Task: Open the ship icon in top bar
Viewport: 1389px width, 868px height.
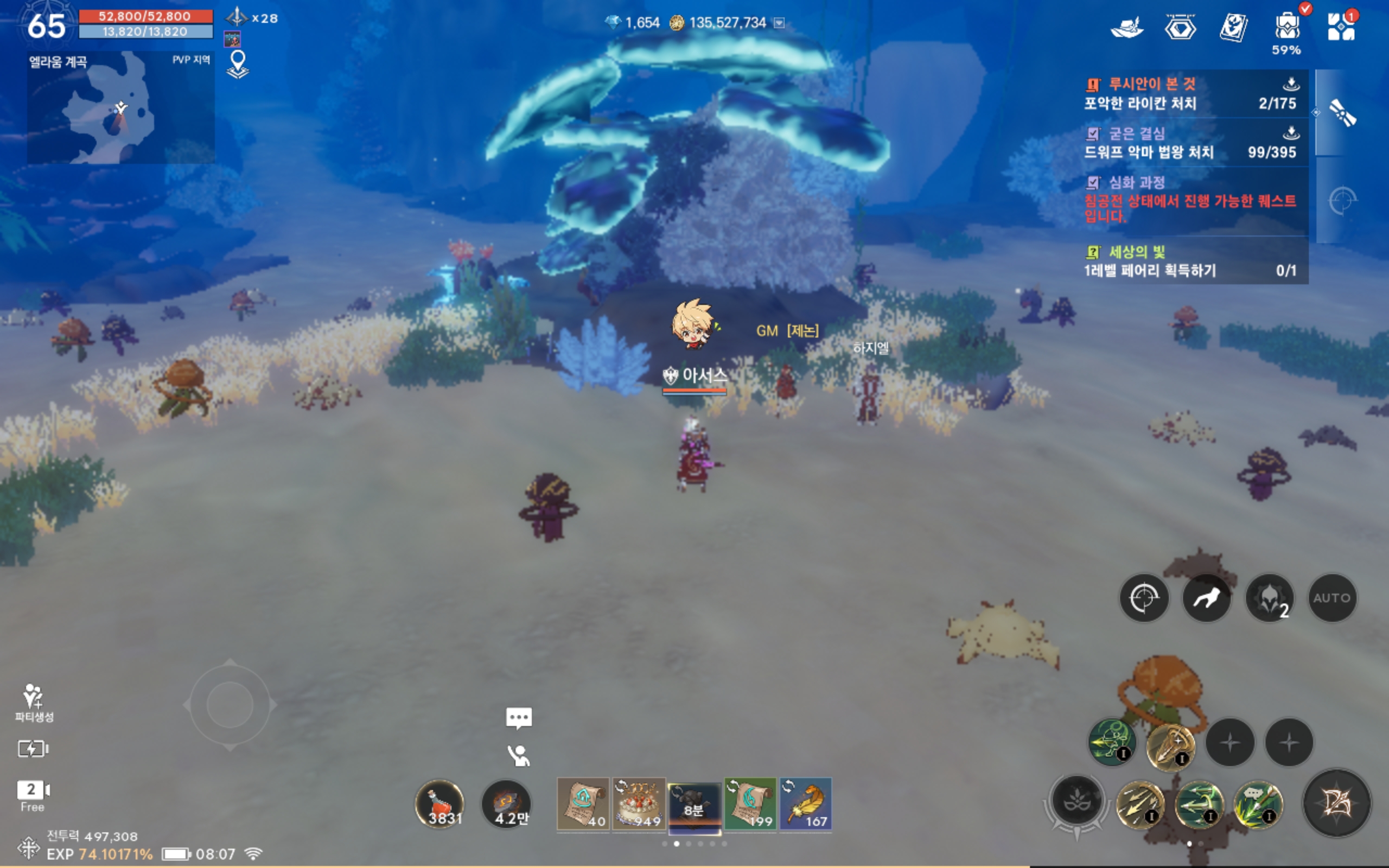Action: (1127, 28)
